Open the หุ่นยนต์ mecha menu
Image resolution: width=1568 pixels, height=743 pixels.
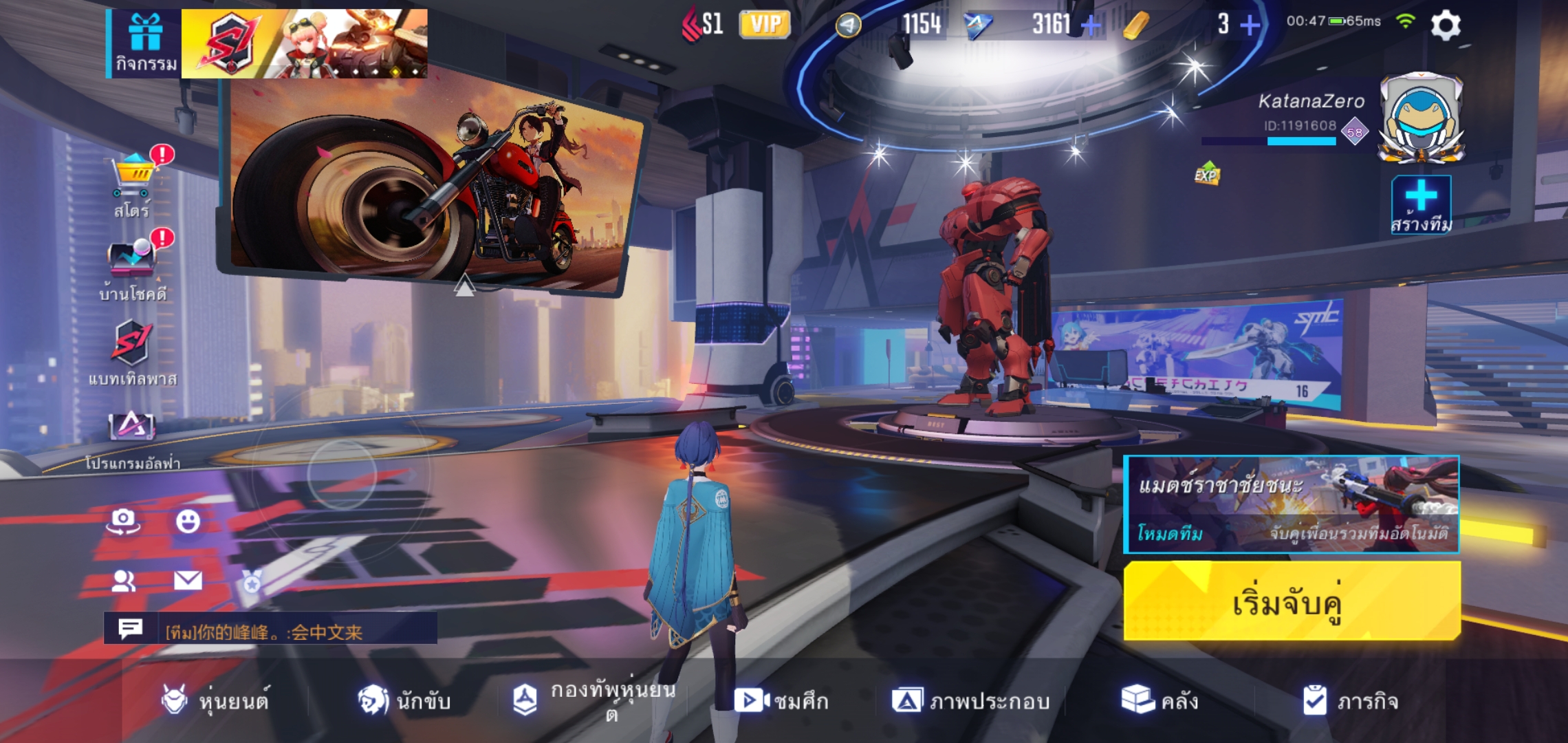pyautogui.click(x=215, y=701)
